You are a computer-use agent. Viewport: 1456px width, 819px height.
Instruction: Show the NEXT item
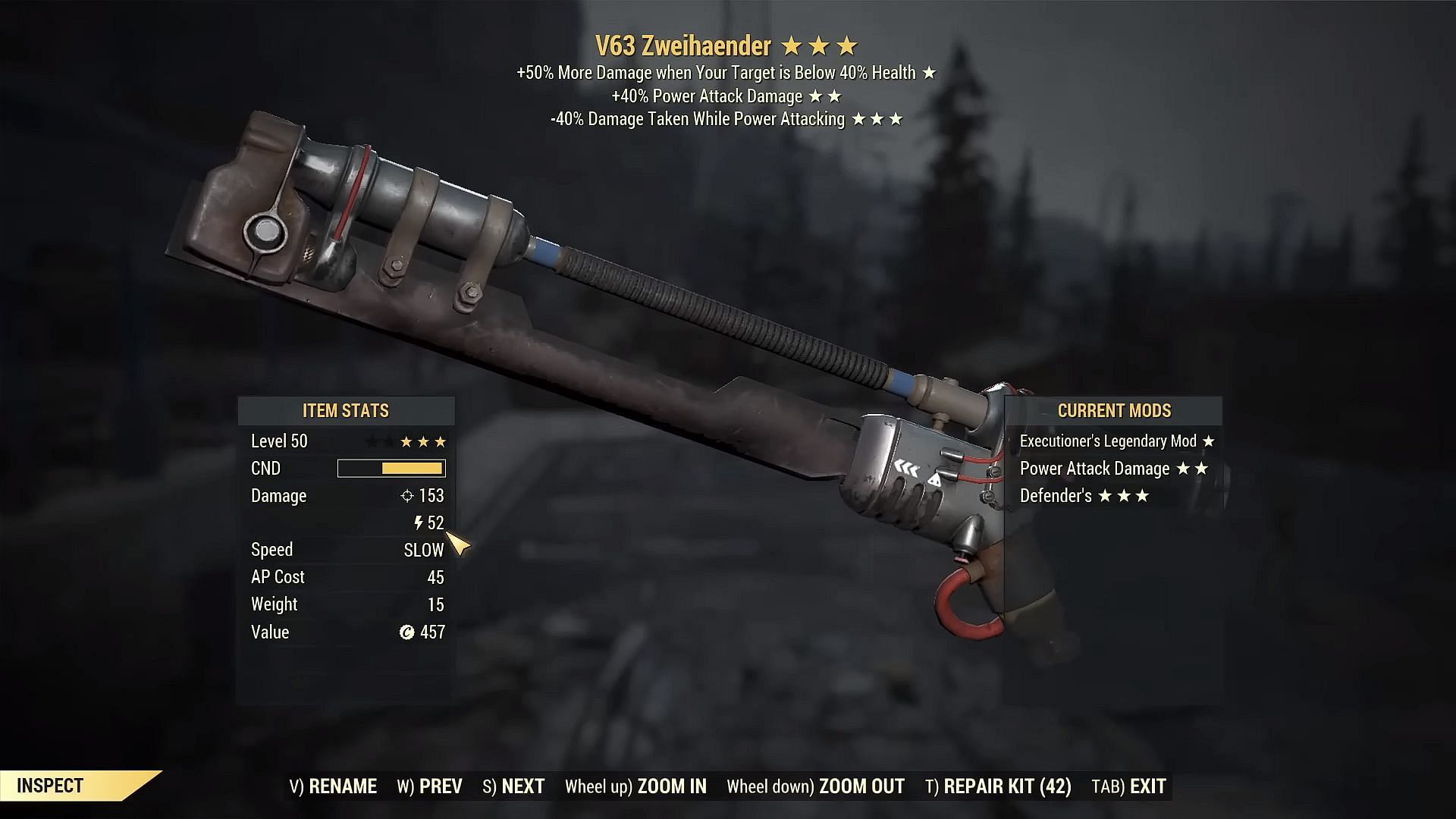coord(513,786)
